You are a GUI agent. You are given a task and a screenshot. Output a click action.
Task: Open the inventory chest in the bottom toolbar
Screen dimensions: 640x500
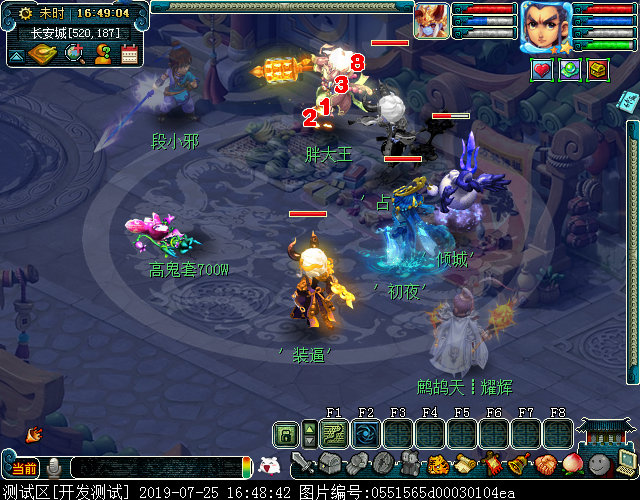tap(330, 464)
